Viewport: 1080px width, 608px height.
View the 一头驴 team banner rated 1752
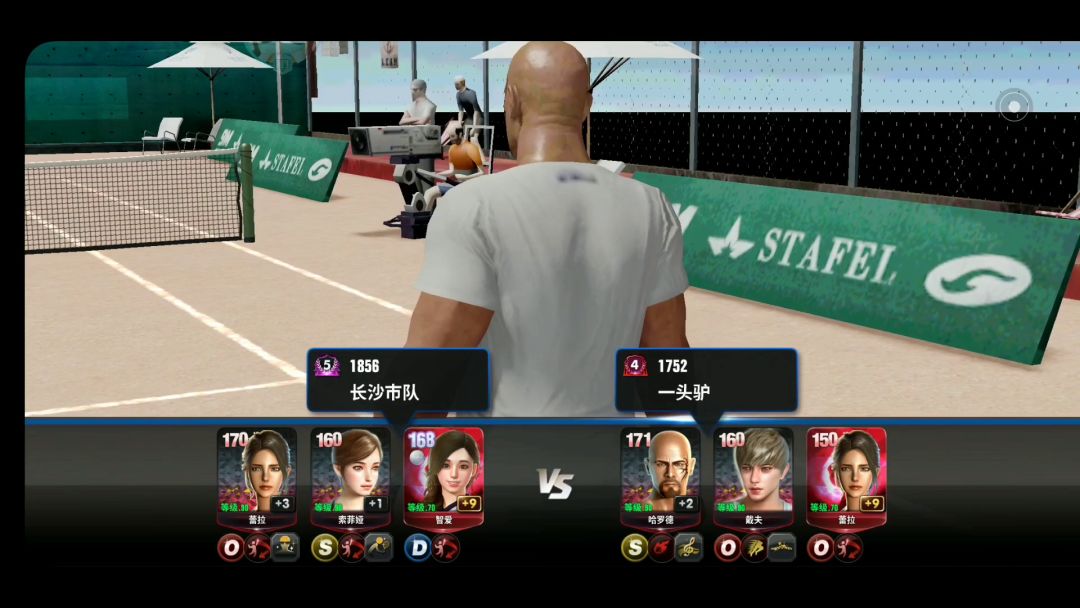point(706,380)
